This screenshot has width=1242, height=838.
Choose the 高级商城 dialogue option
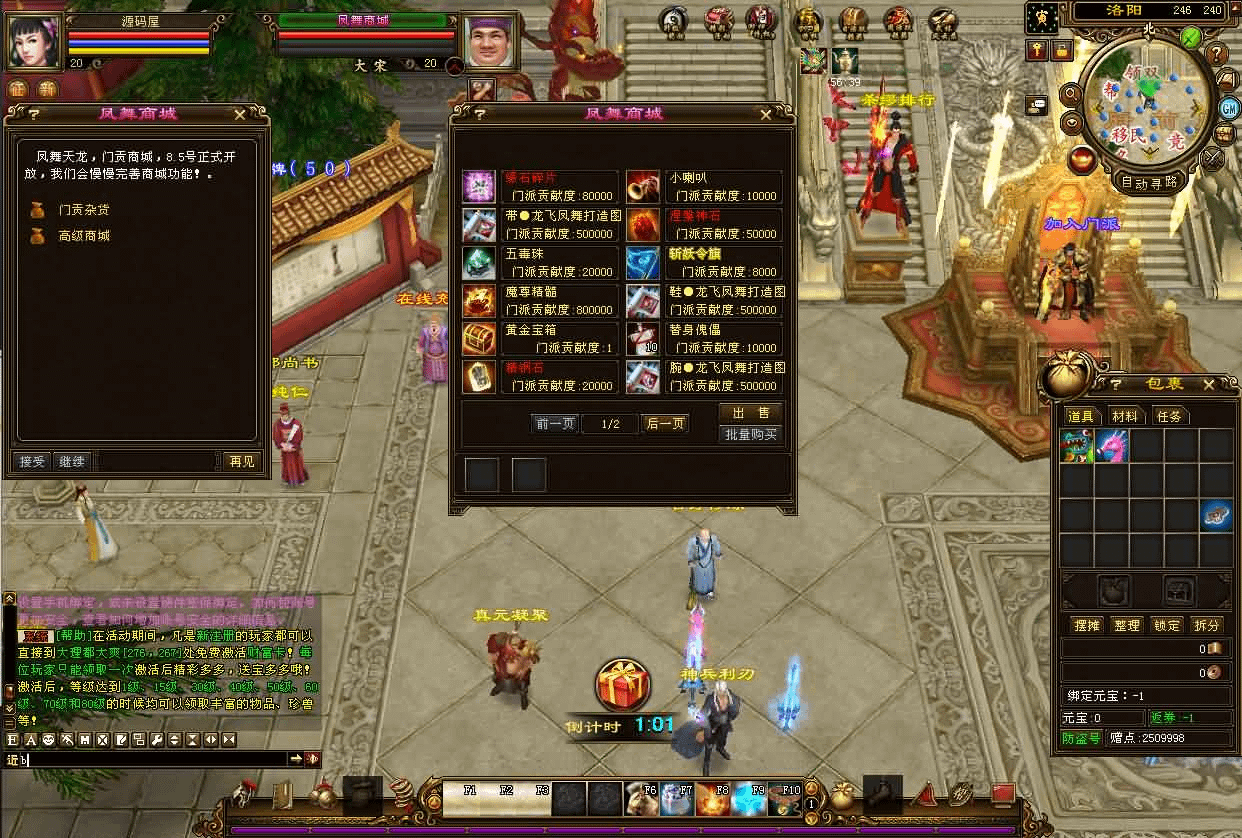click(x=84, y=236)
